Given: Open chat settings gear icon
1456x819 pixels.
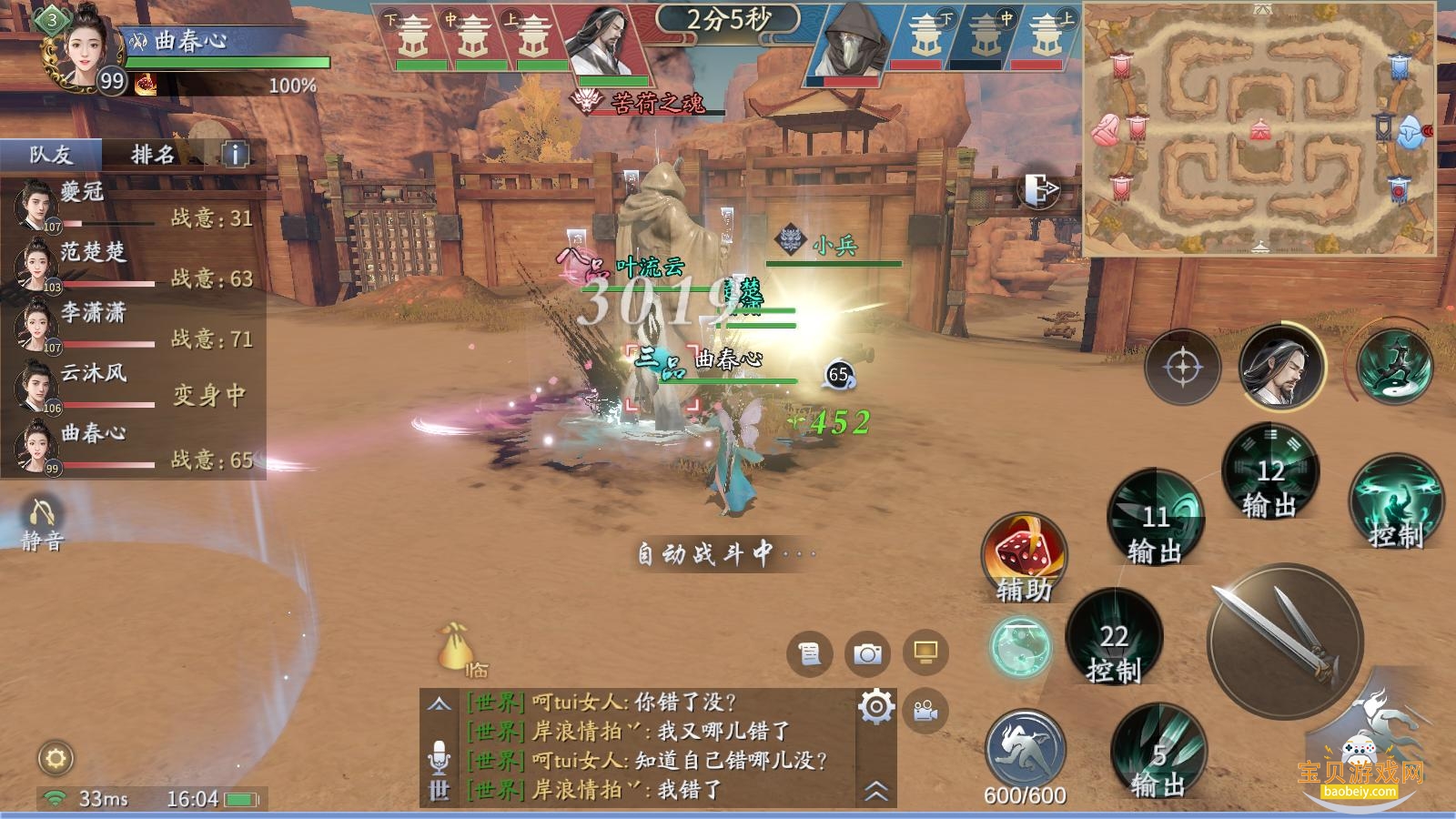Looking at the screenshot, I should (x=875, y=706).
